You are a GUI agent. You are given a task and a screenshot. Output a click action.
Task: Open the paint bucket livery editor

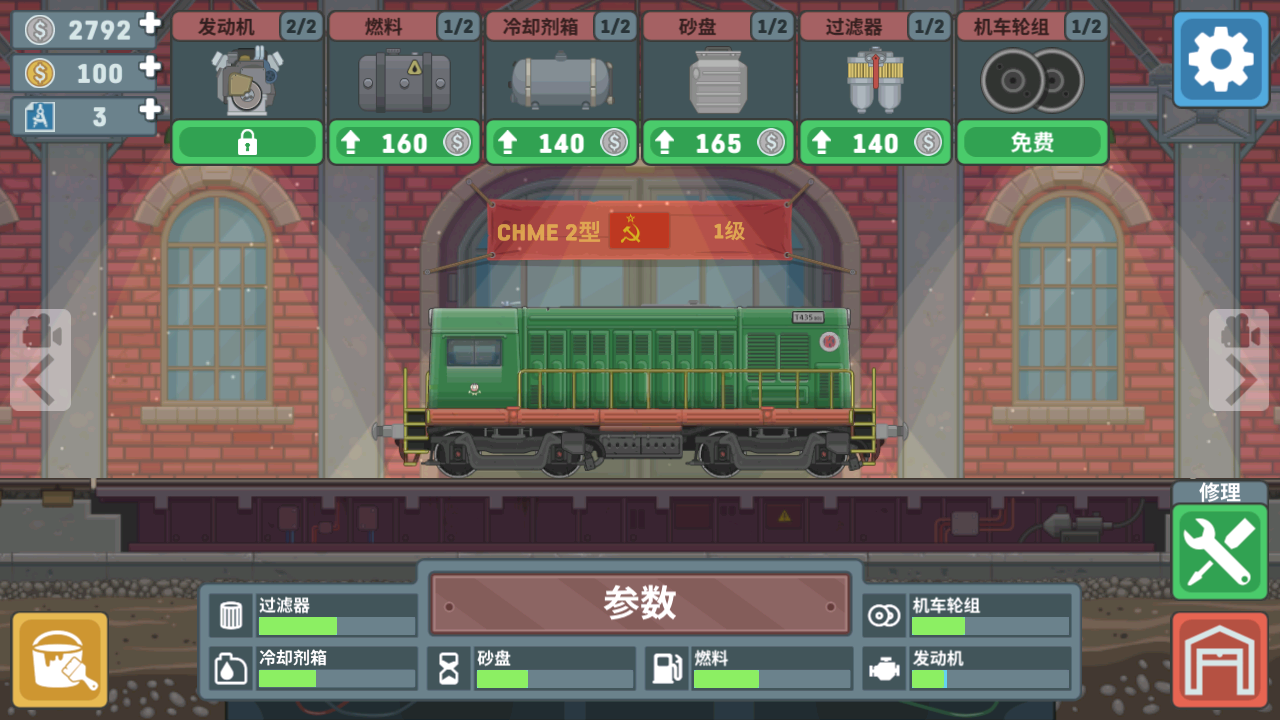pos(60,658)
